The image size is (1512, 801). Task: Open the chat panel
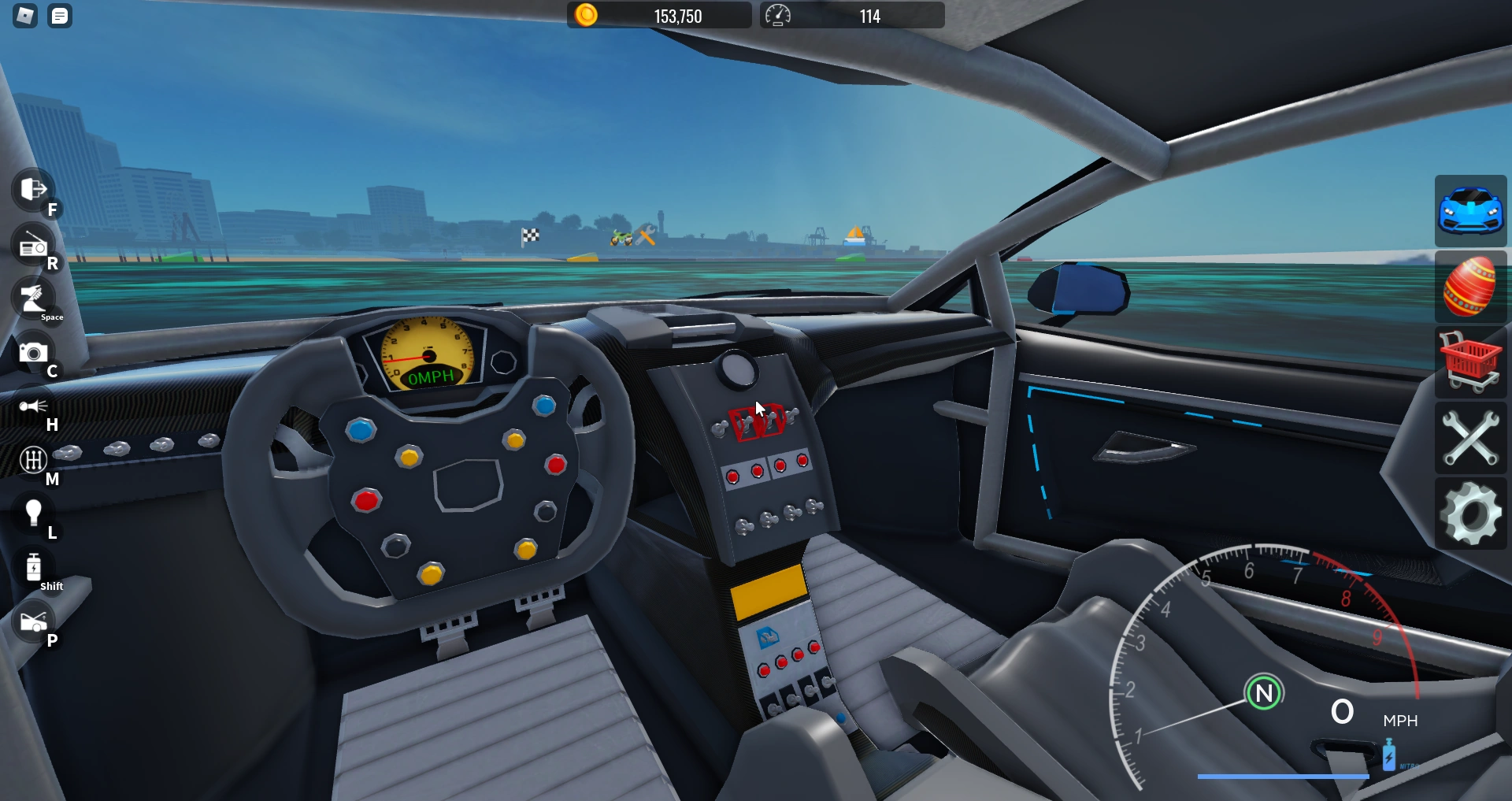59,16
